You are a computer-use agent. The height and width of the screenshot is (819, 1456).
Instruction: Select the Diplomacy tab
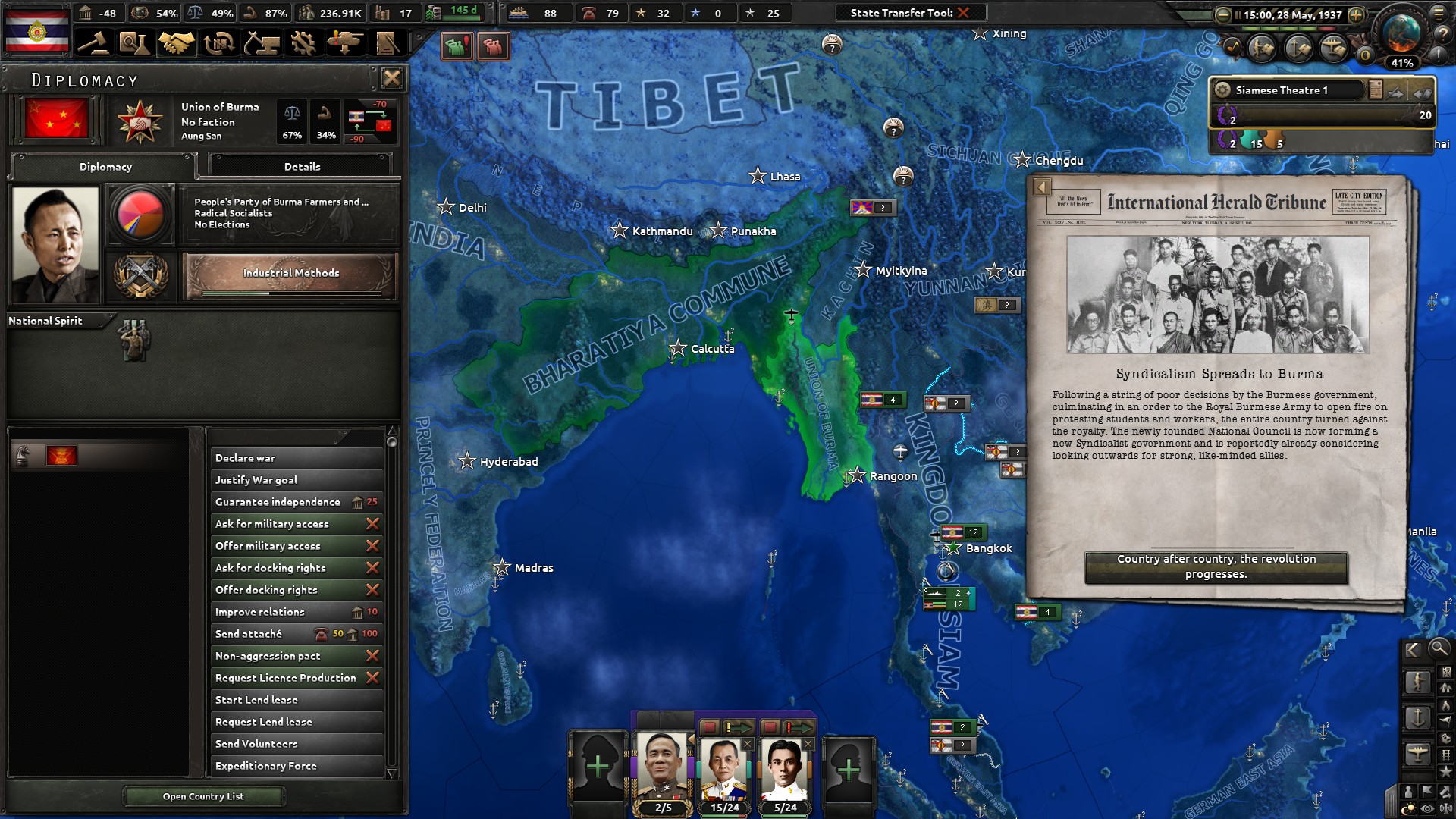(105, 167)
